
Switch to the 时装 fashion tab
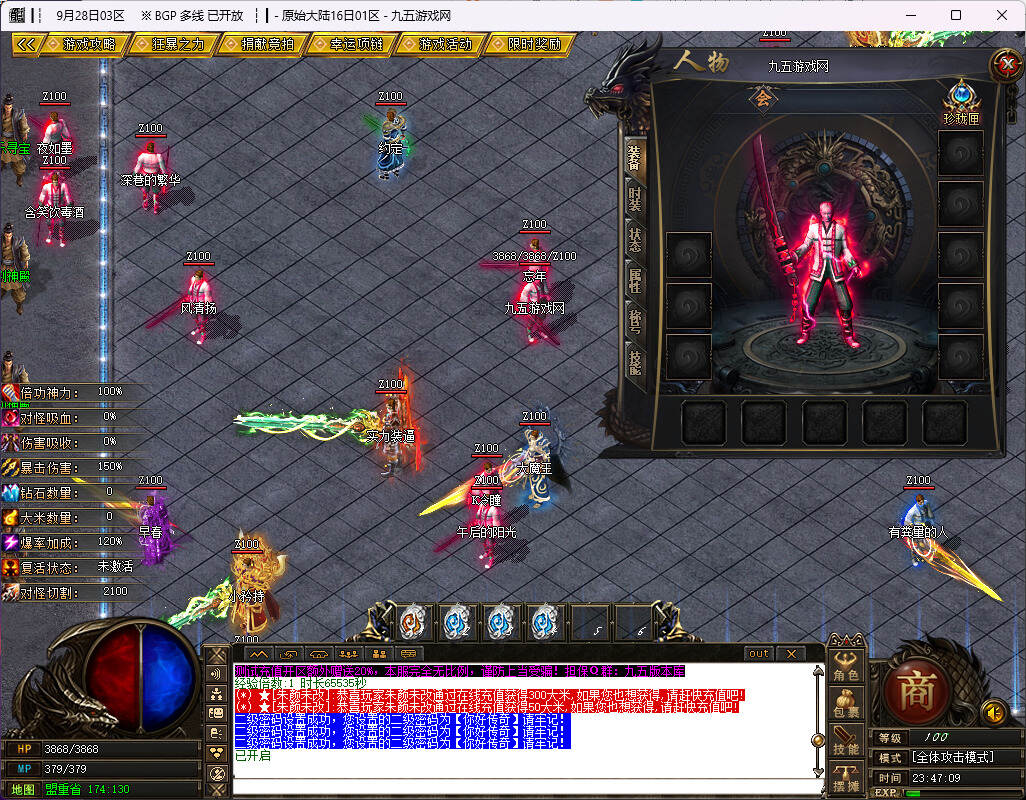pyautogui.click(x=634, y=199)
